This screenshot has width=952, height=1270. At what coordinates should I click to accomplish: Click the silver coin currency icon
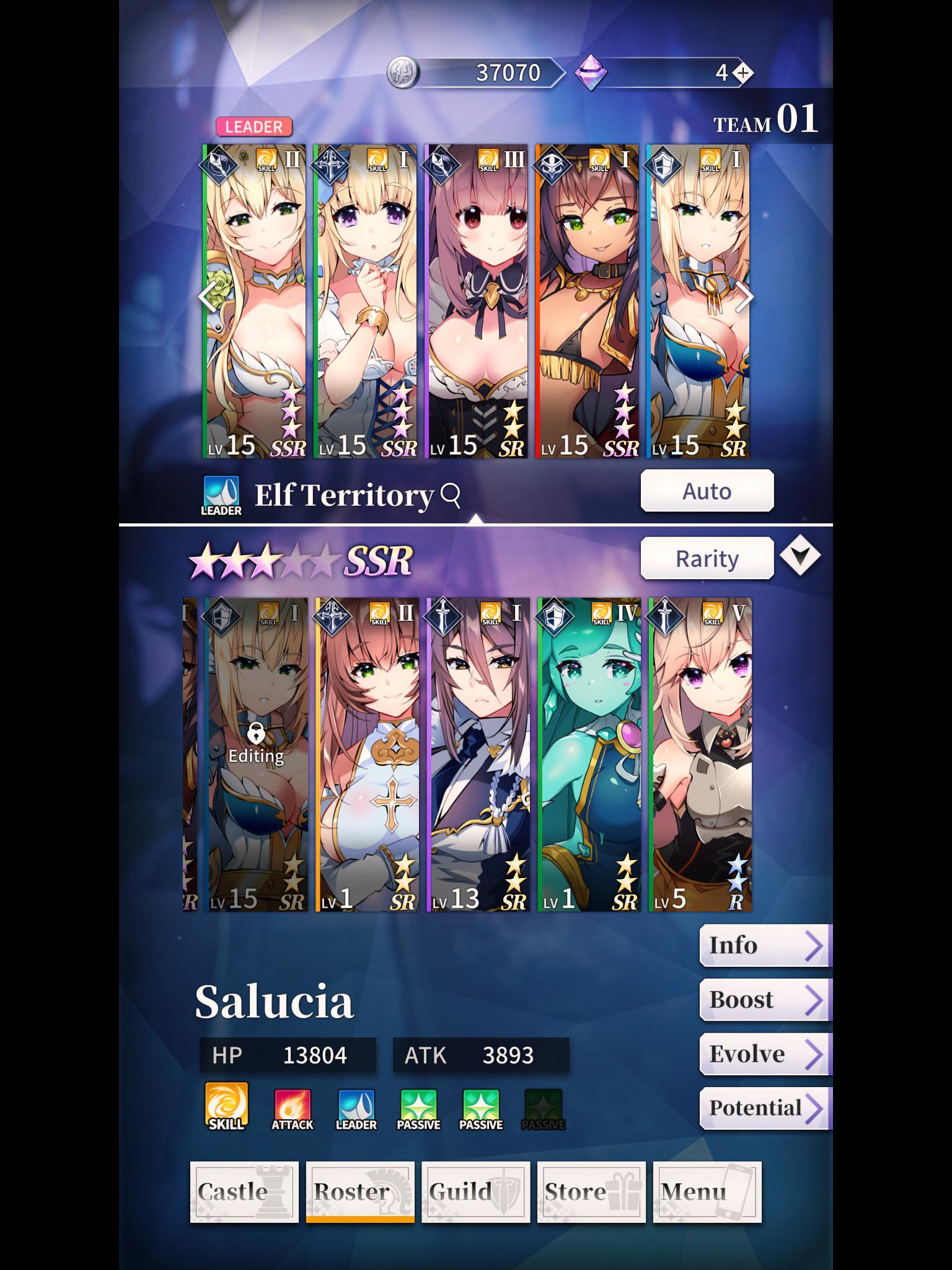[x=404, y=72]
